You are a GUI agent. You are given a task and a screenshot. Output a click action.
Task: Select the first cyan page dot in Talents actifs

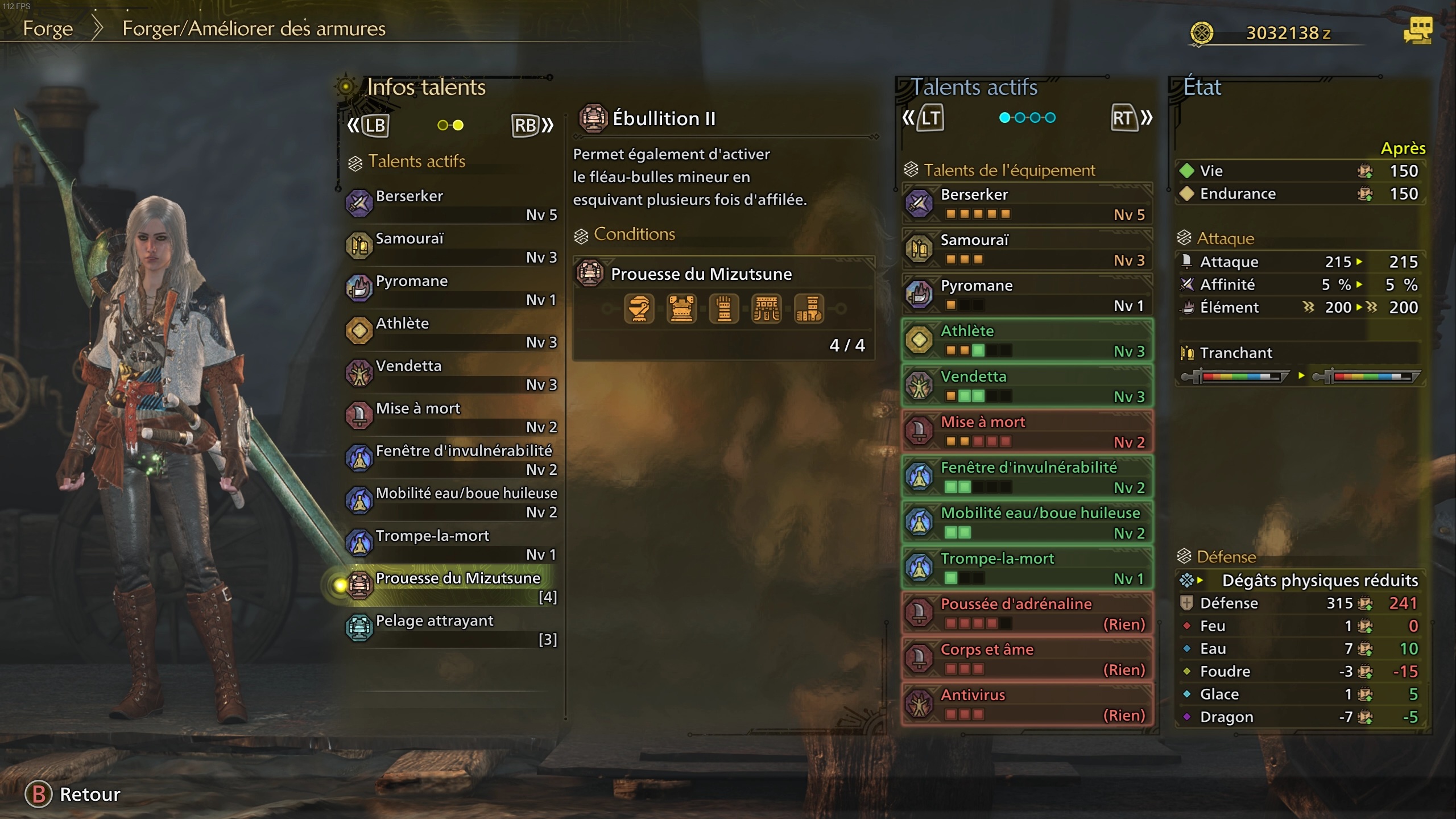[x=1004, y=118]
